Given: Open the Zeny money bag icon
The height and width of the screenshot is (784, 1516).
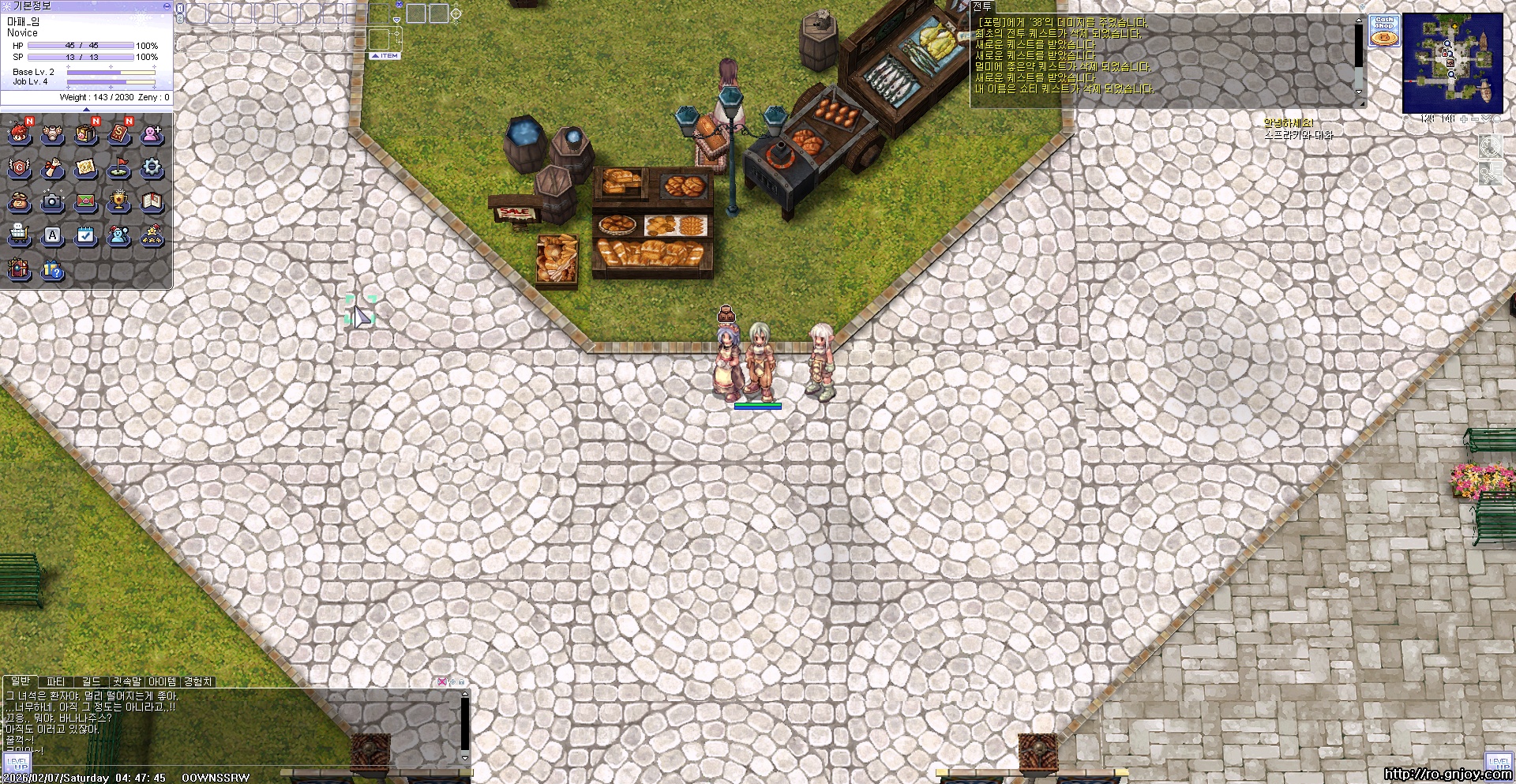Looking at the screenshot, I should click(x=20, y=202).
